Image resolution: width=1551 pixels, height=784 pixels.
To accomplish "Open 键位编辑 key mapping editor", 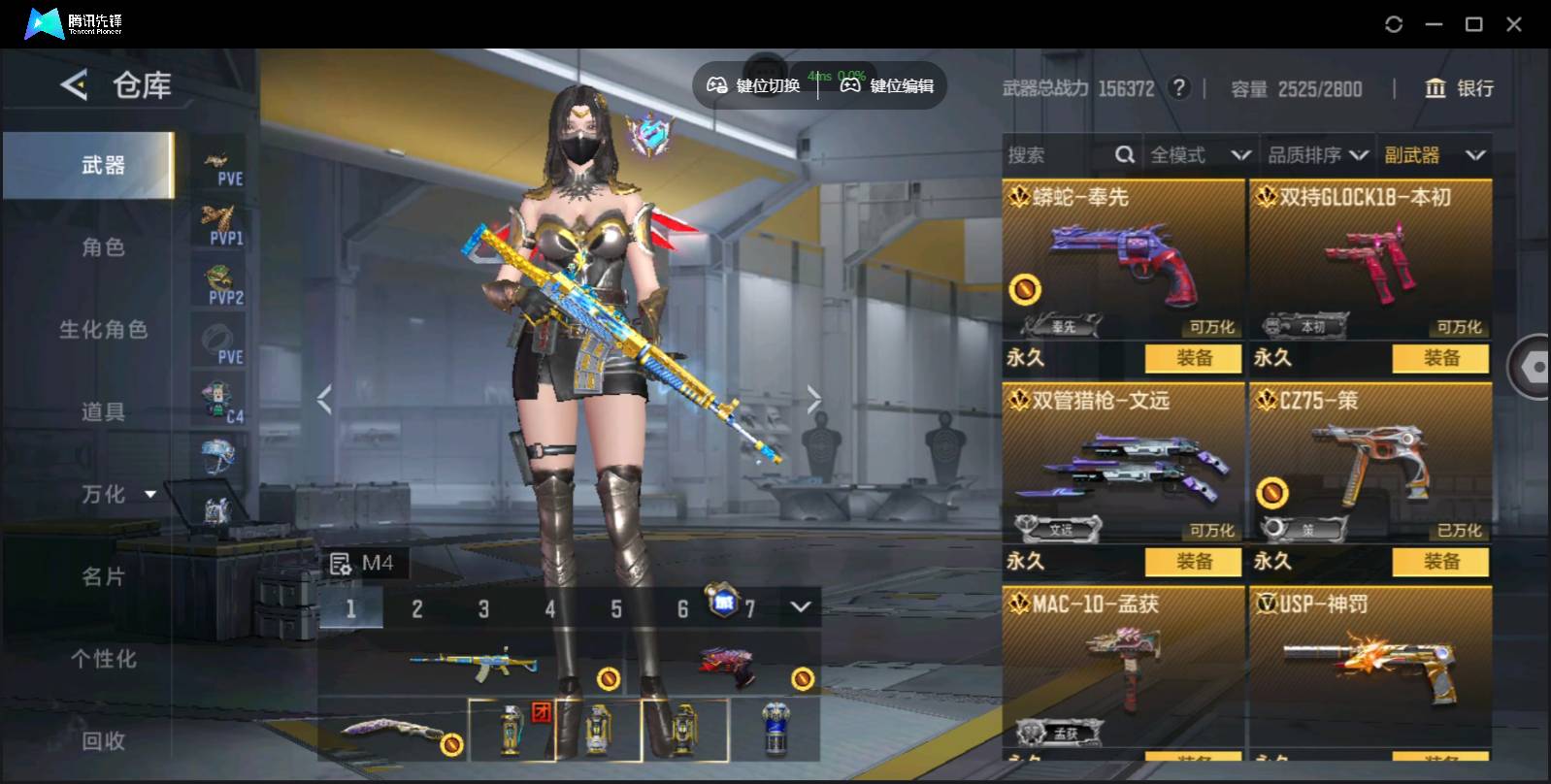I will click(887, 86).
